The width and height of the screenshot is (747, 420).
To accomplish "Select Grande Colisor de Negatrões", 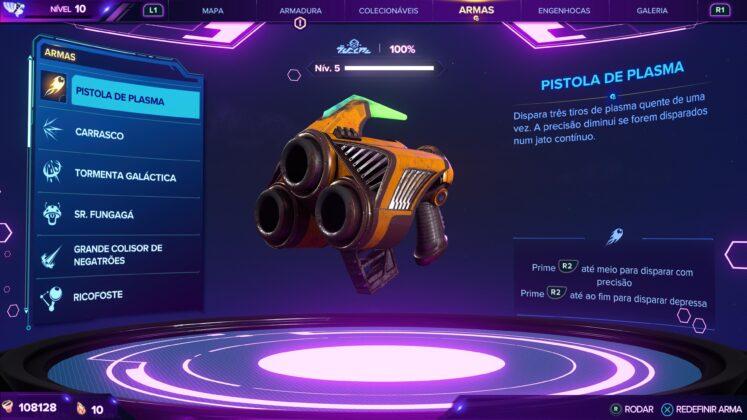I will click(x=120, y=255).
